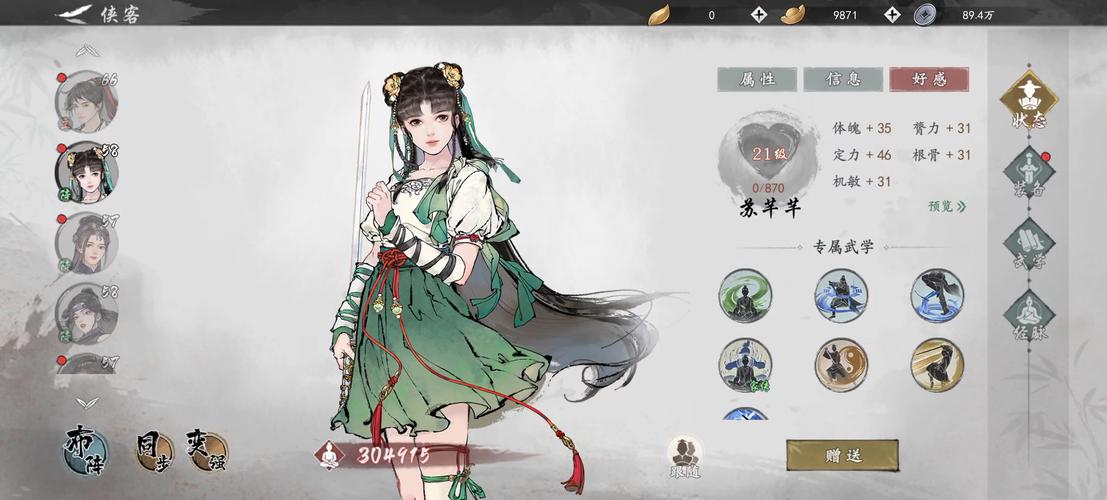Select the level 58 hero with yellow hair flowers
The height and width of the screenshot is (500, 1107).
coord(85,172)
